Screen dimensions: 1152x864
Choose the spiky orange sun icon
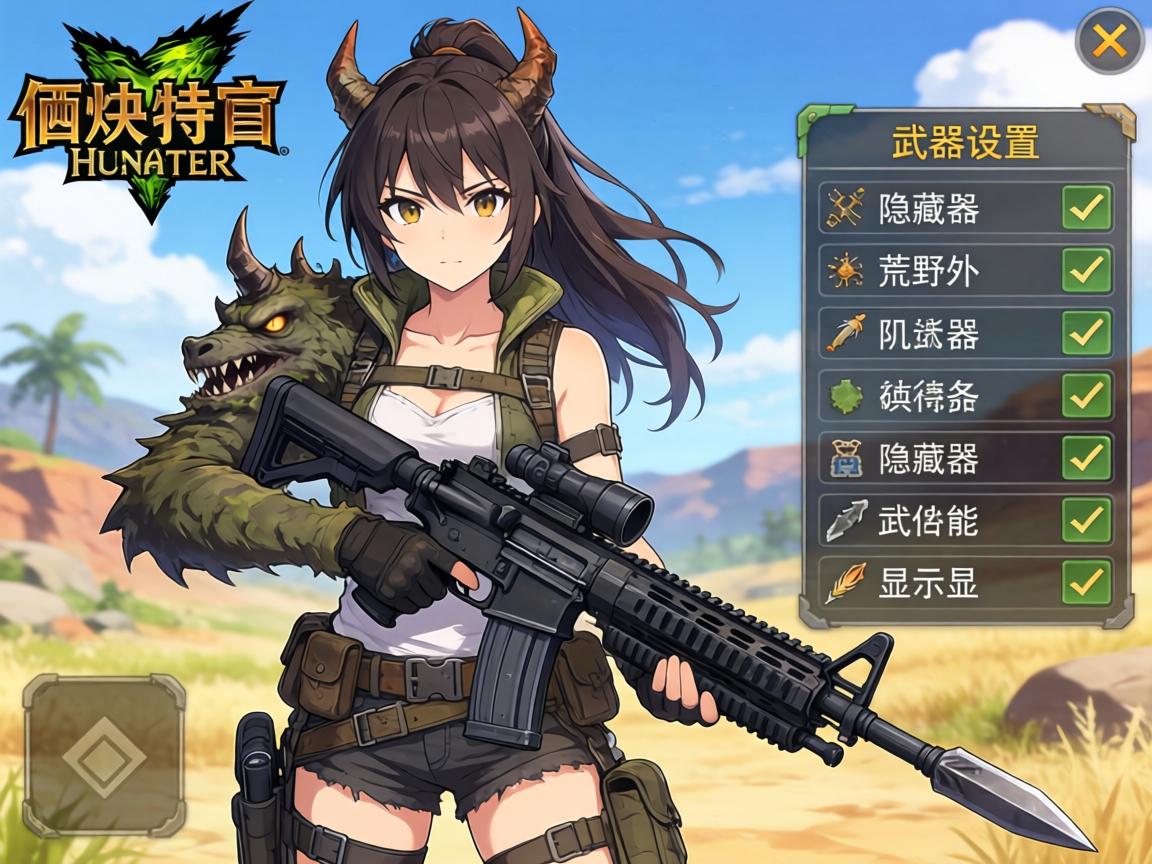[845, 270]
